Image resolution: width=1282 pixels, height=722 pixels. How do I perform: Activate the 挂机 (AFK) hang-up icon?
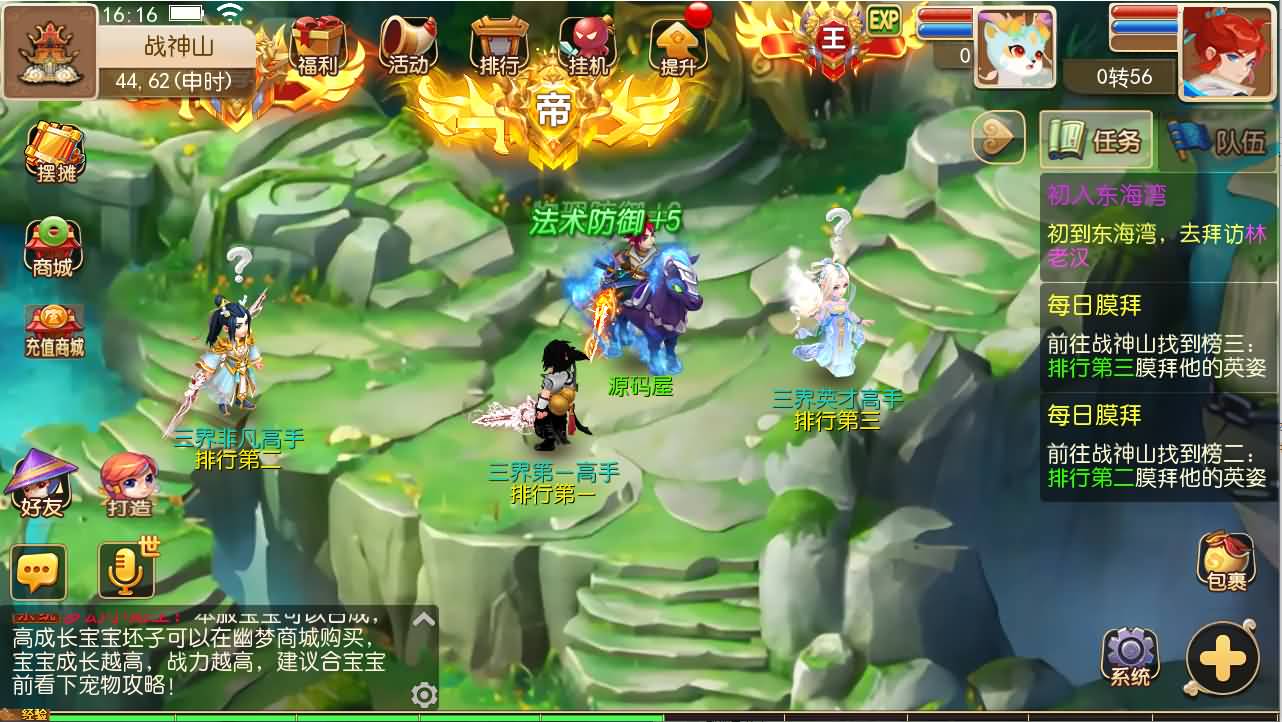point(589,45)
